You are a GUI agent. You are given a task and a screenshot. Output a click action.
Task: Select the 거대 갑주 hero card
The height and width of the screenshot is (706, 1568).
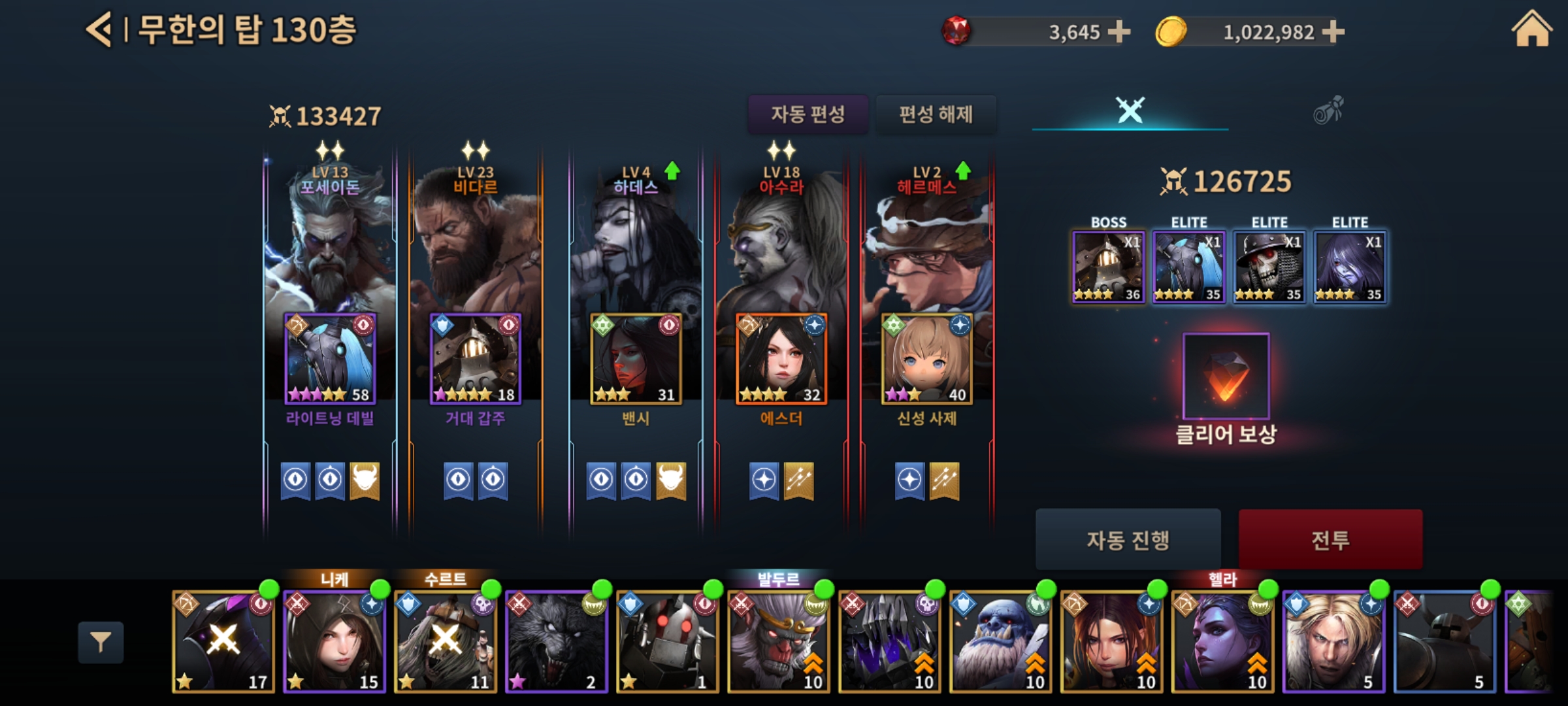[476, 358]
